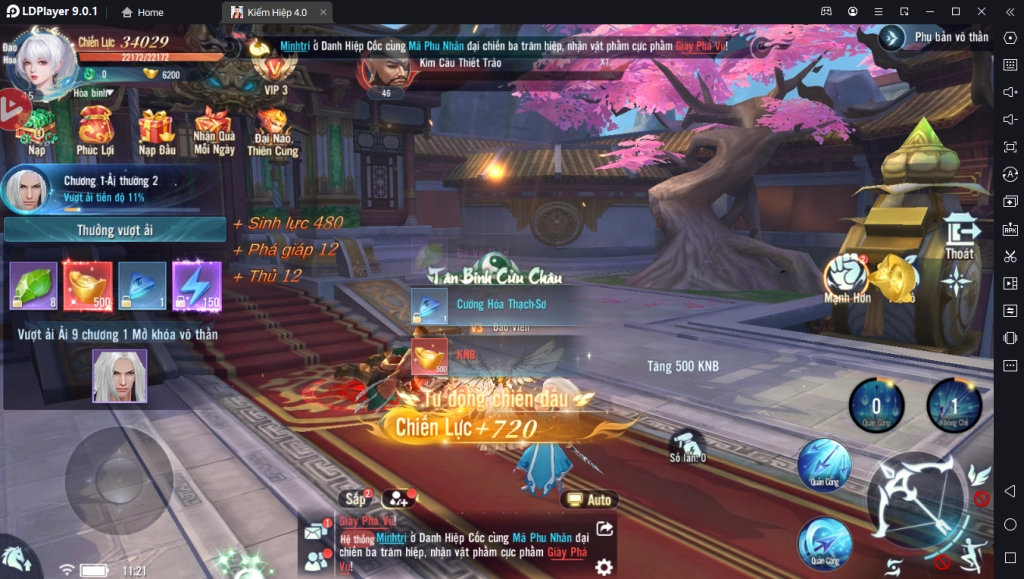Open the Thưởng vượt ải rewards button
The height and width of the screenshot is (579, 1024).
[116, 231]
